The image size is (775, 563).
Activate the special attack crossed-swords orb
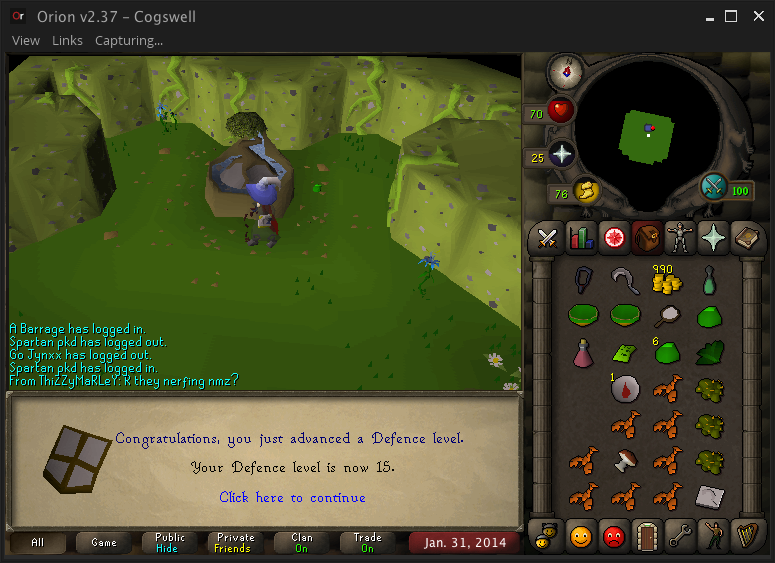(x=714, y=187)
